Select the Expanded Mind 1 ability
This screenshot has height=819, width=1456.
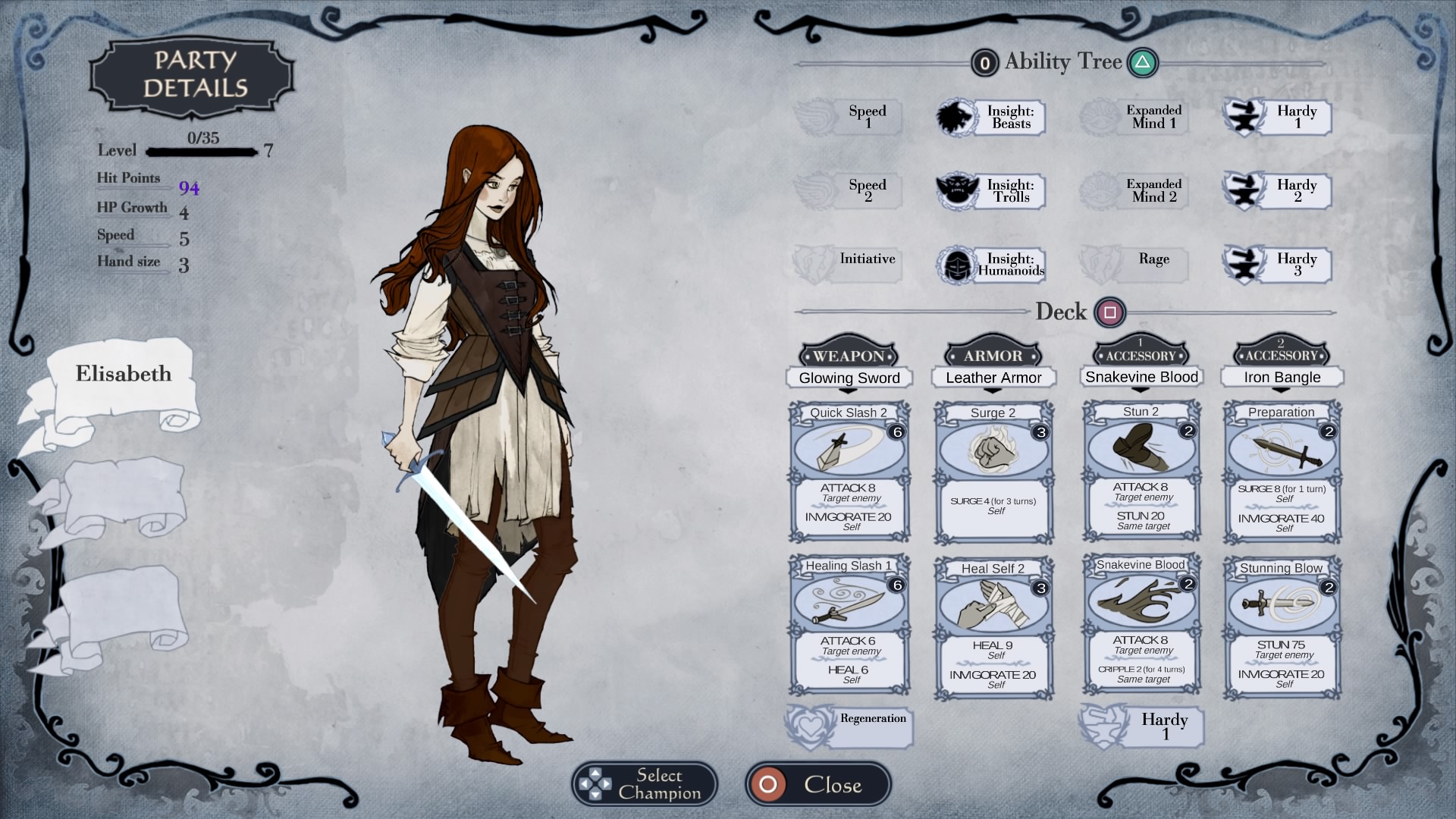(1135, 118)
